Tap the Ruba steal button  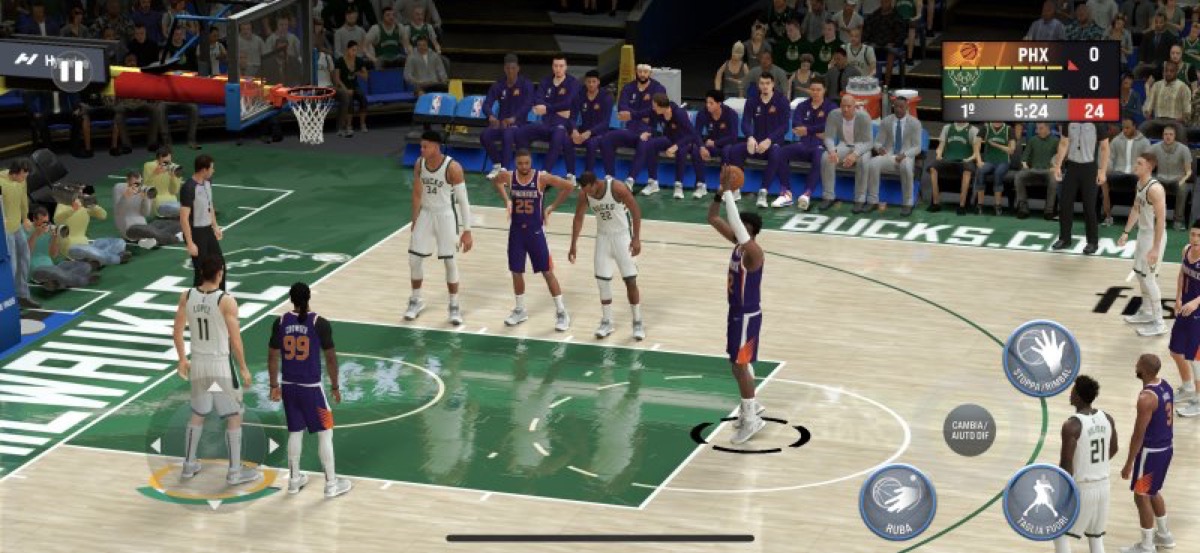click(x=897, y=502)
